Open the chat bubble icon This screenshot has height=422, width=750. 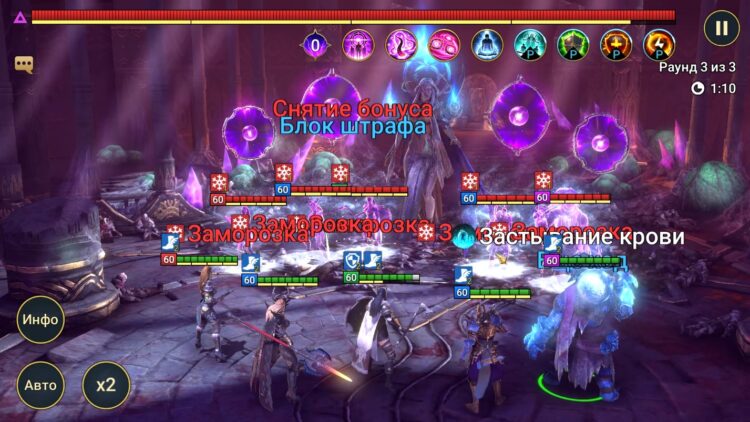pyautogui.click(x=24, y=64)
